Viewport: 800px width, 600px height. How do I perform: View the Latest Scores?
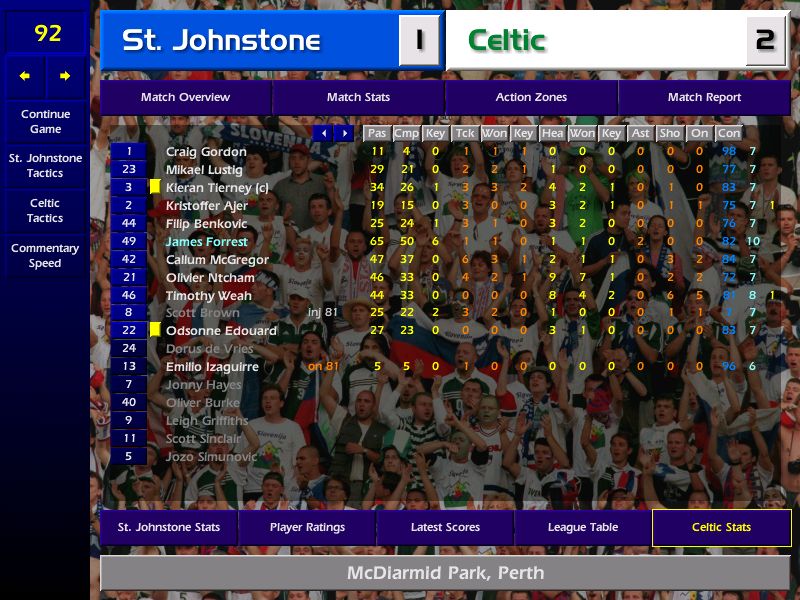pos(445,528)
